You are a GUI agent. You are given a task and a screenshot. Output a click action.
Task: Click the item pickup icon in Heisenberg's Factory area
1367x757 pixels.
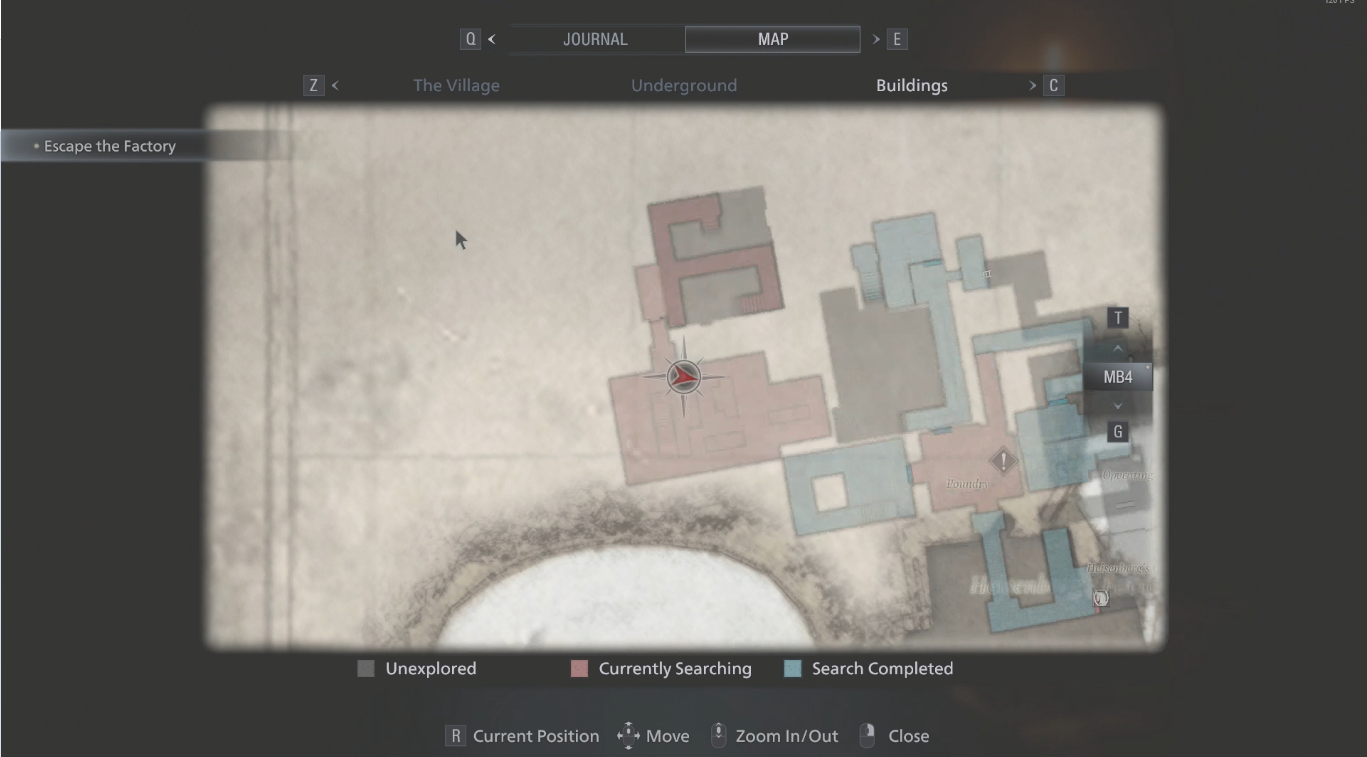point(1100,597)
